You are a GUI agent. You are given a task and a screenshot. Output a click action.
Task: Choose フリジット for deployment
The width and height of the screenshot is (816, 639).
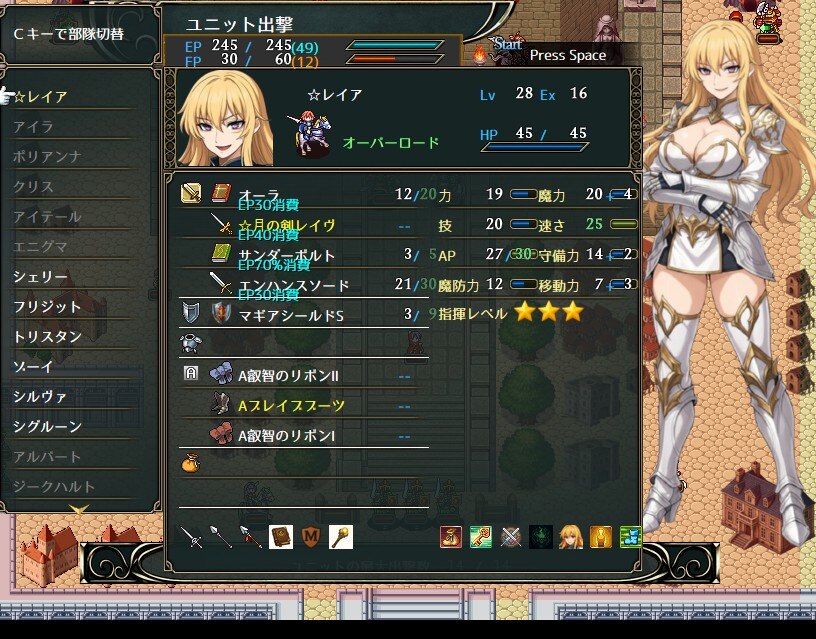tap(47, 307)
